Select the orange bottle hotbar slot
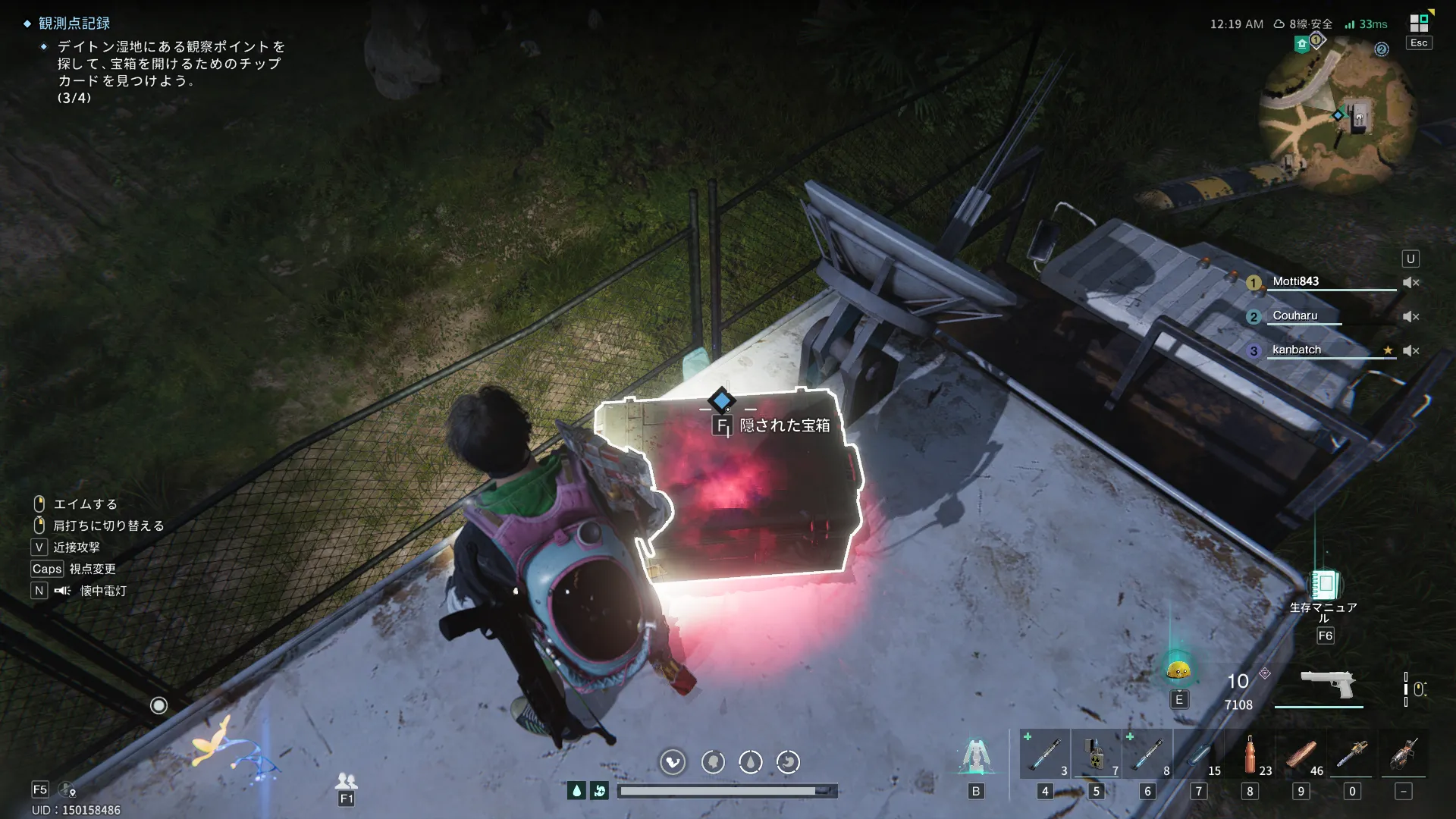The image size is (1456, 819). coord(1250,755)
